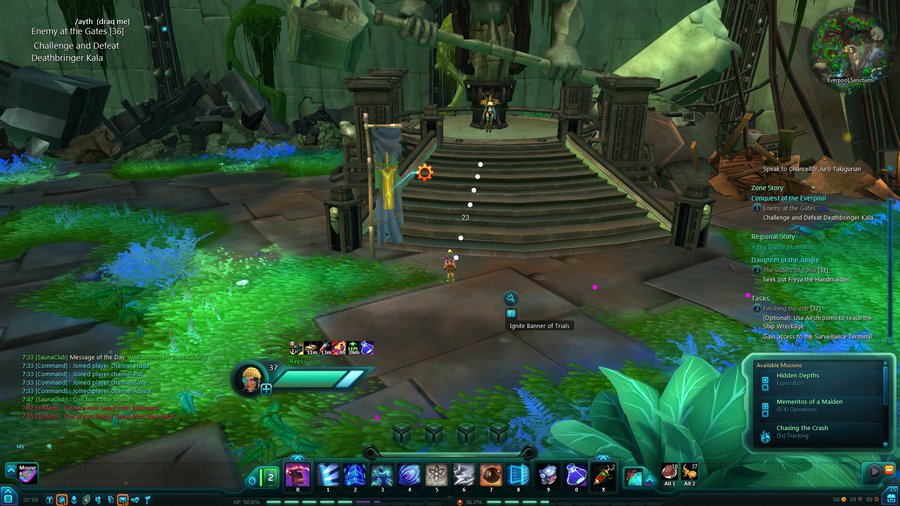Use the red firework item in slot X
The width and height of the screenshot is (900, 506).
[x=602, y=475]
